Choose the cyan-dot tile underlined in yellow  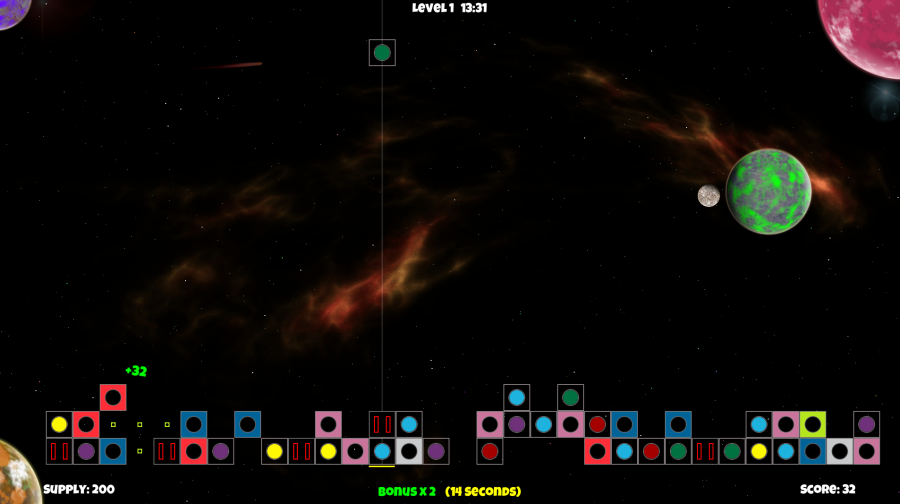tap(382, 451)
